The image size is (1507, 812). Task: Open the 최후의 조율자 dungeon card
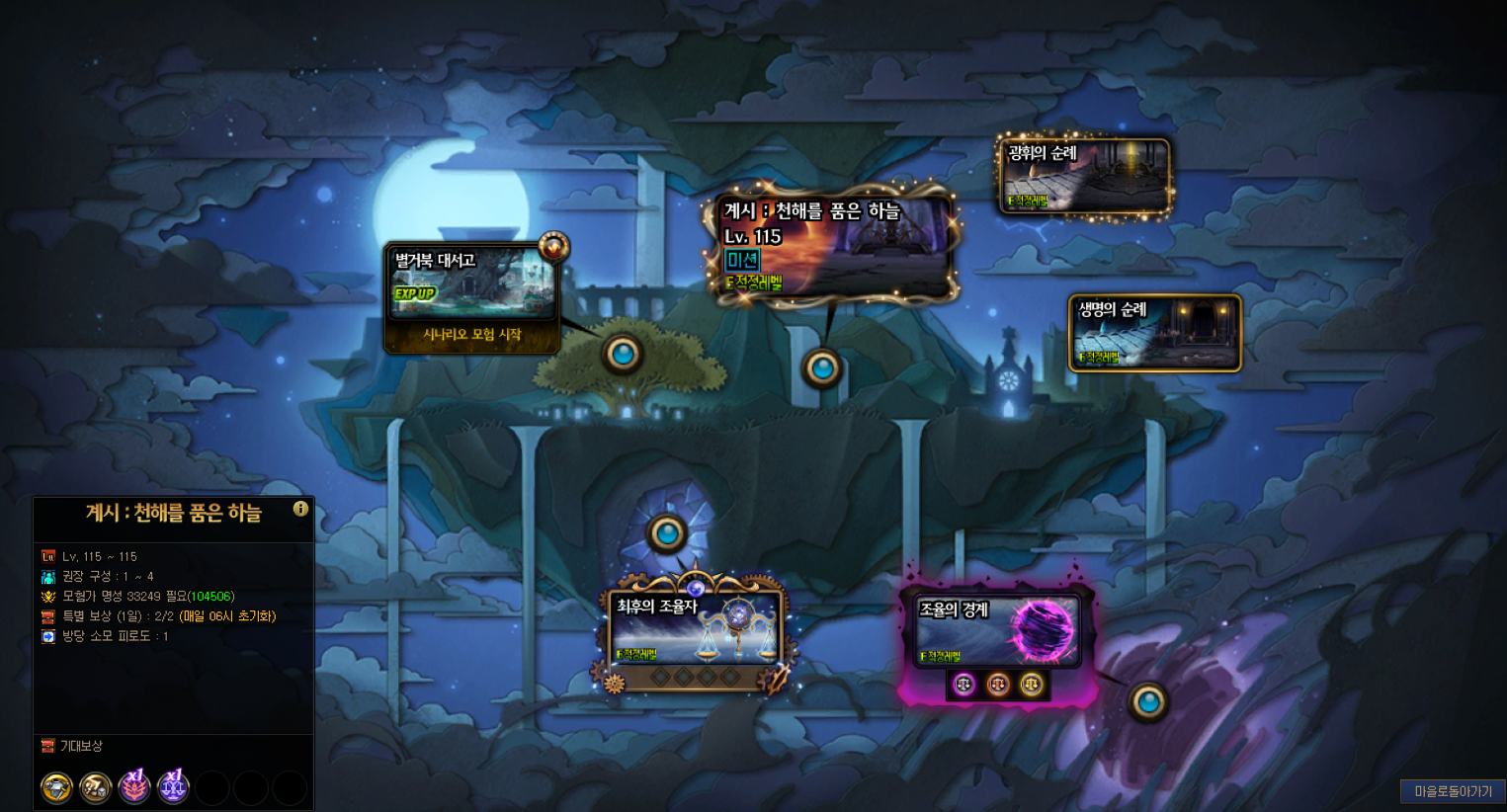pos(695,628)
